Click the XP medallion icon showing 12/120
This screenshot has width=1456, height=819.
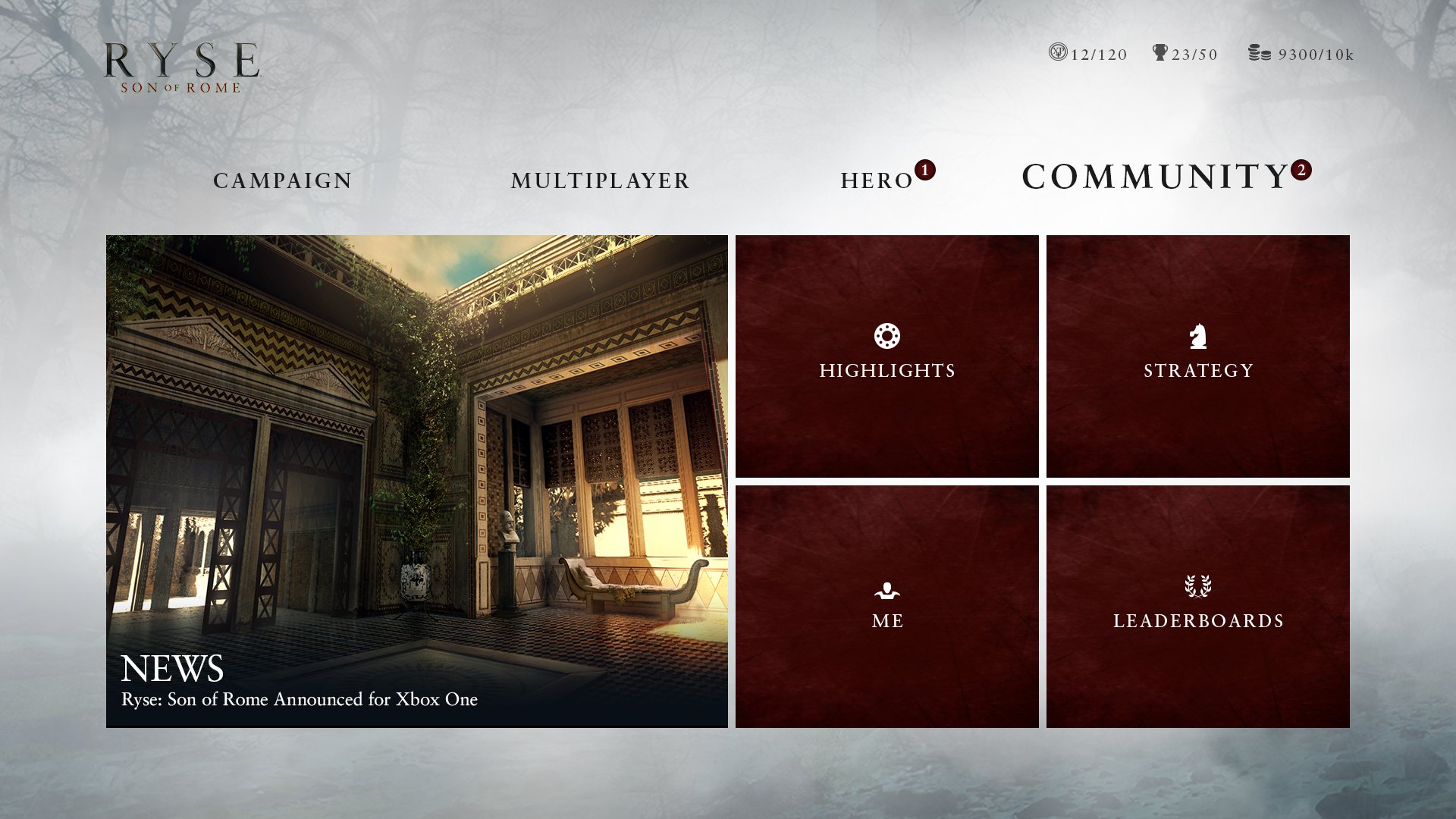click(1056, 53)
